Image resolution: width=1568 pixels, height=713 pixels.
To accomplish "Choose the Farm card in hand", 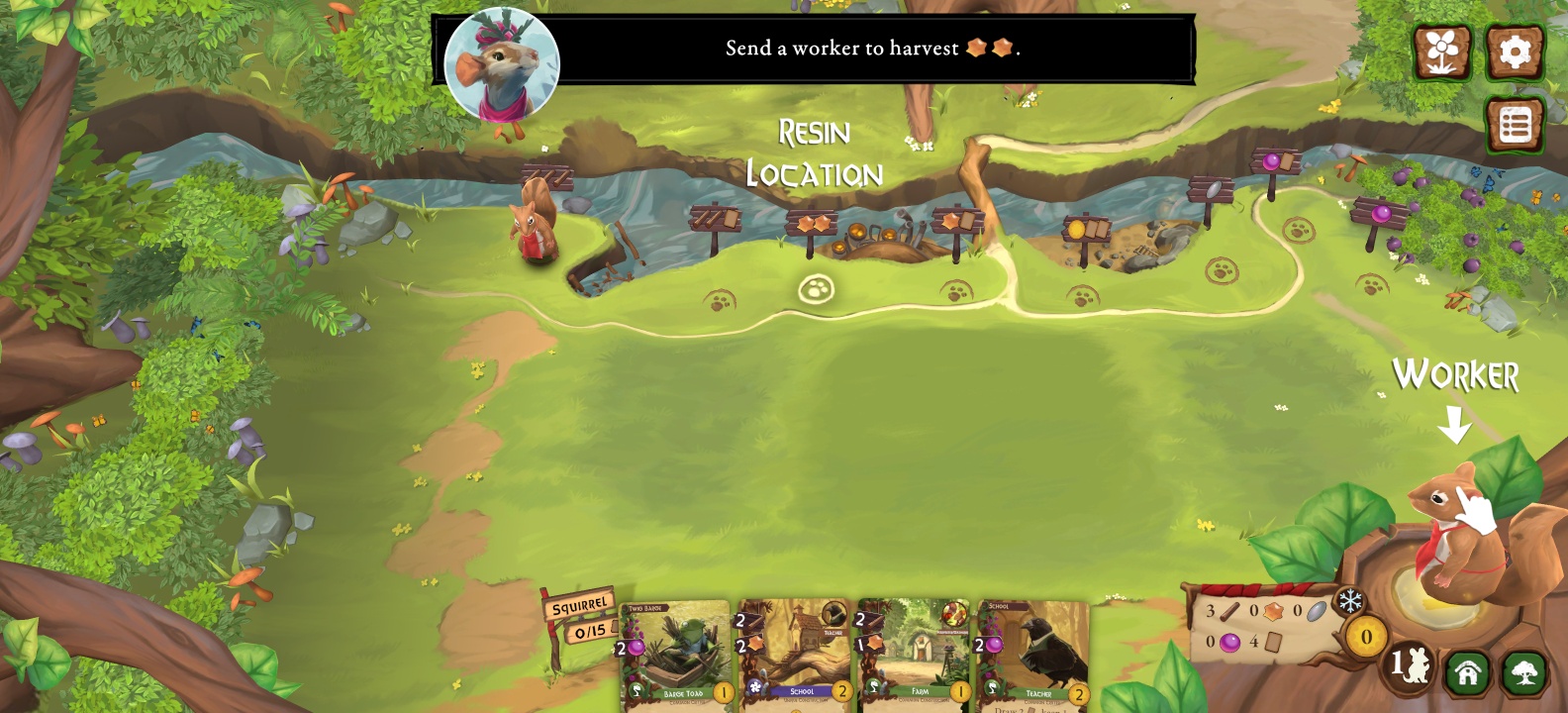I will point(915,654).
